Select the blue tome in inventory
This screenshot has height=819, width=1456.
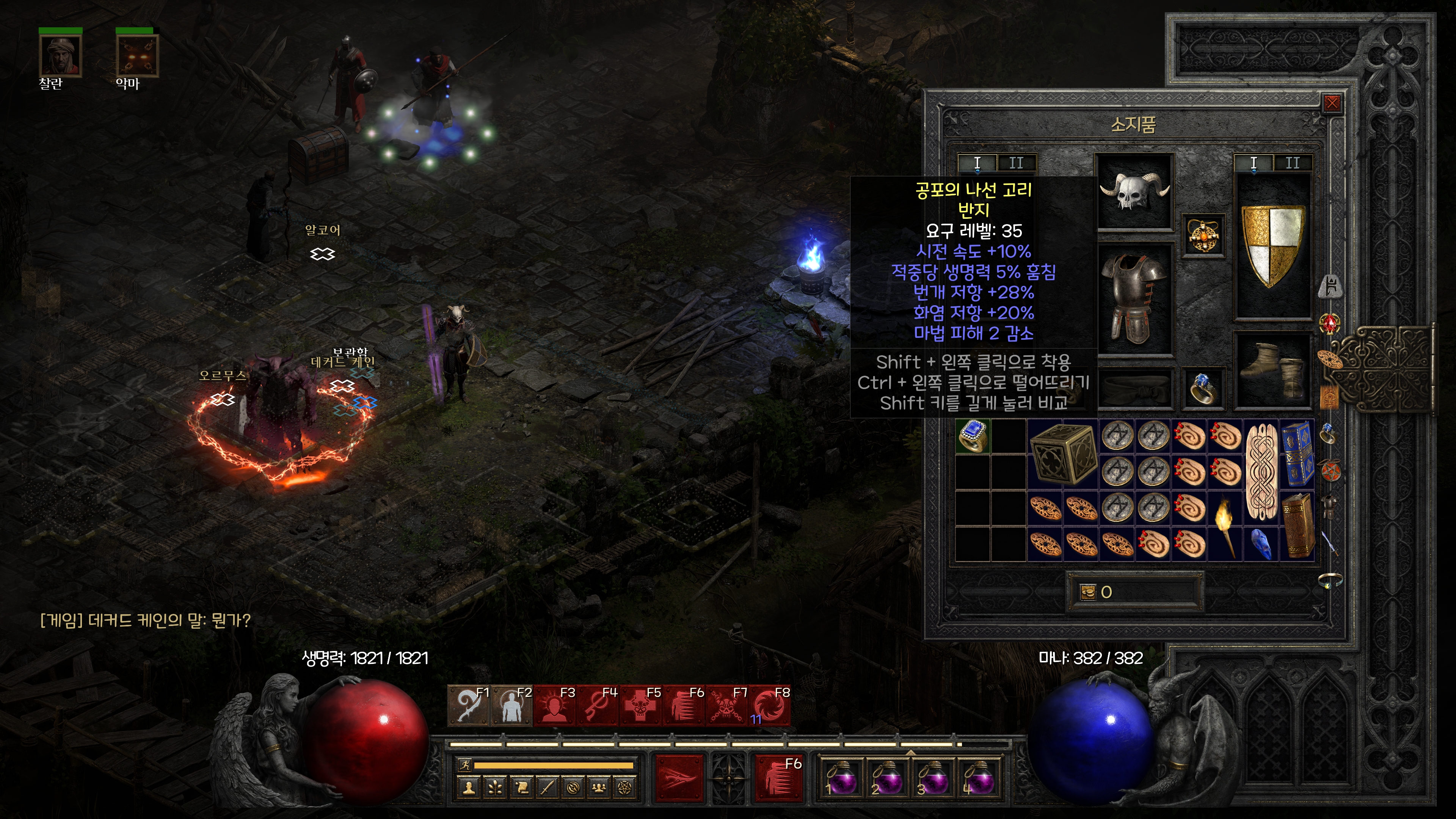point(1297,453)
